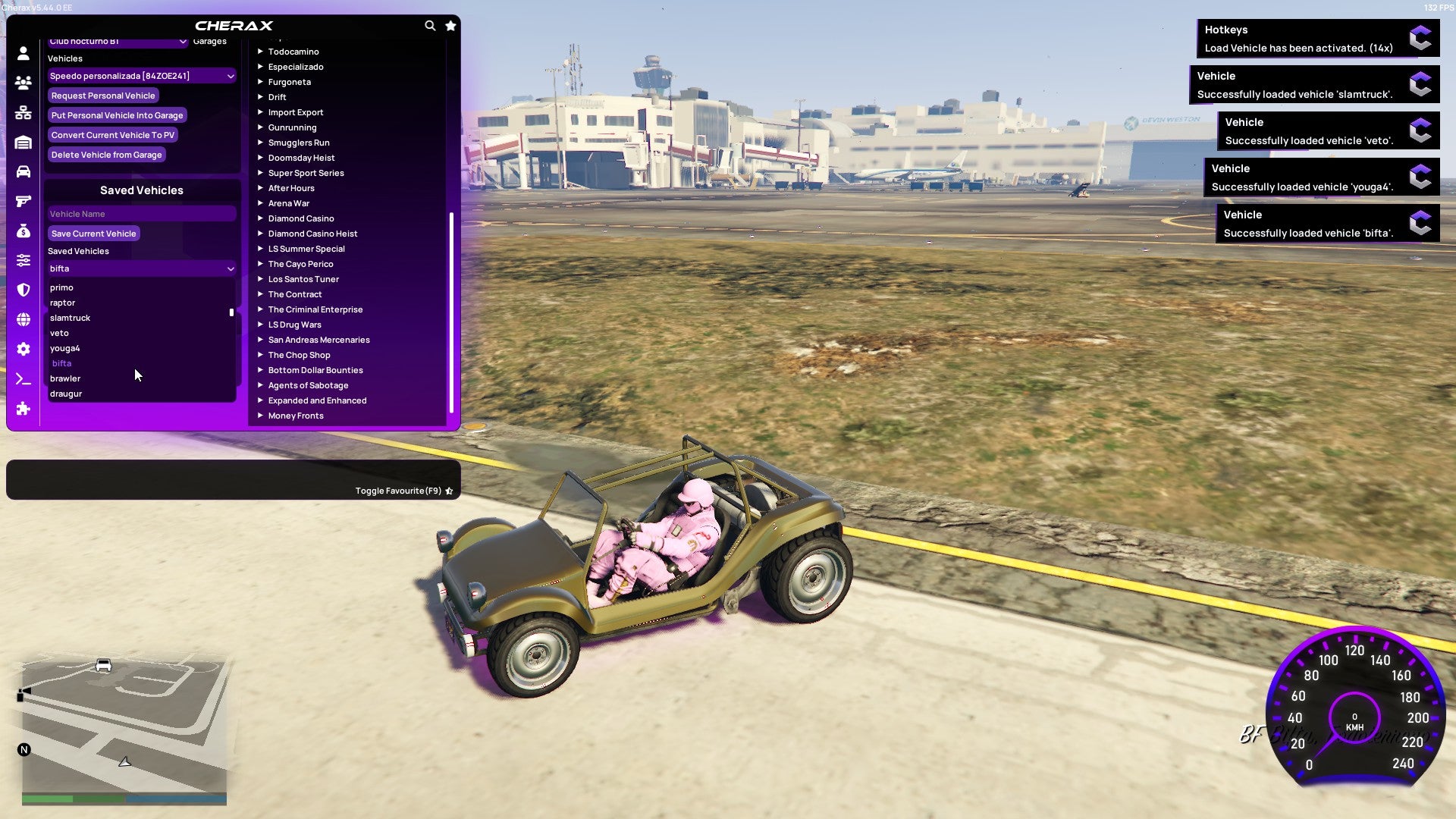Toggle Favourite with the star icon

coord(449,491)
